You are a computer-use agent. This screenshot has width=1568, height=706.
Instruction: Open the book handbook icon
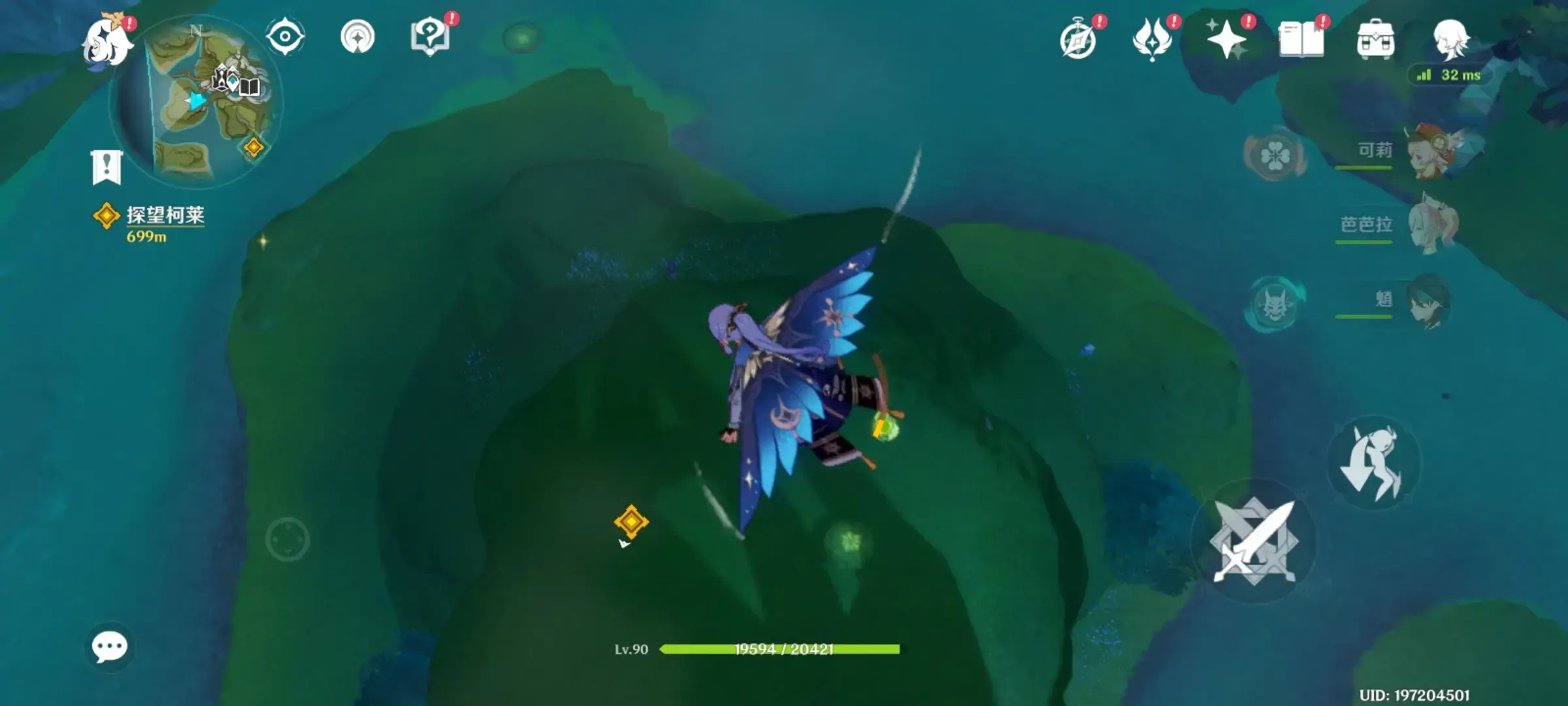click(1301, 39)
